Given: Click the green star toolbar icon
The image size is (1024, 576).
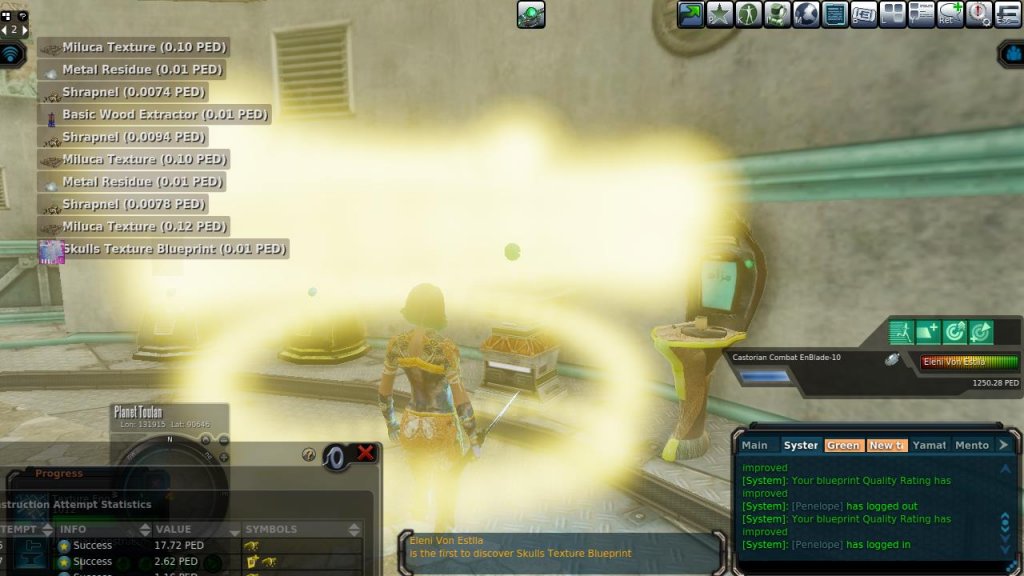Looking at the screenshot, I should 720,14.
